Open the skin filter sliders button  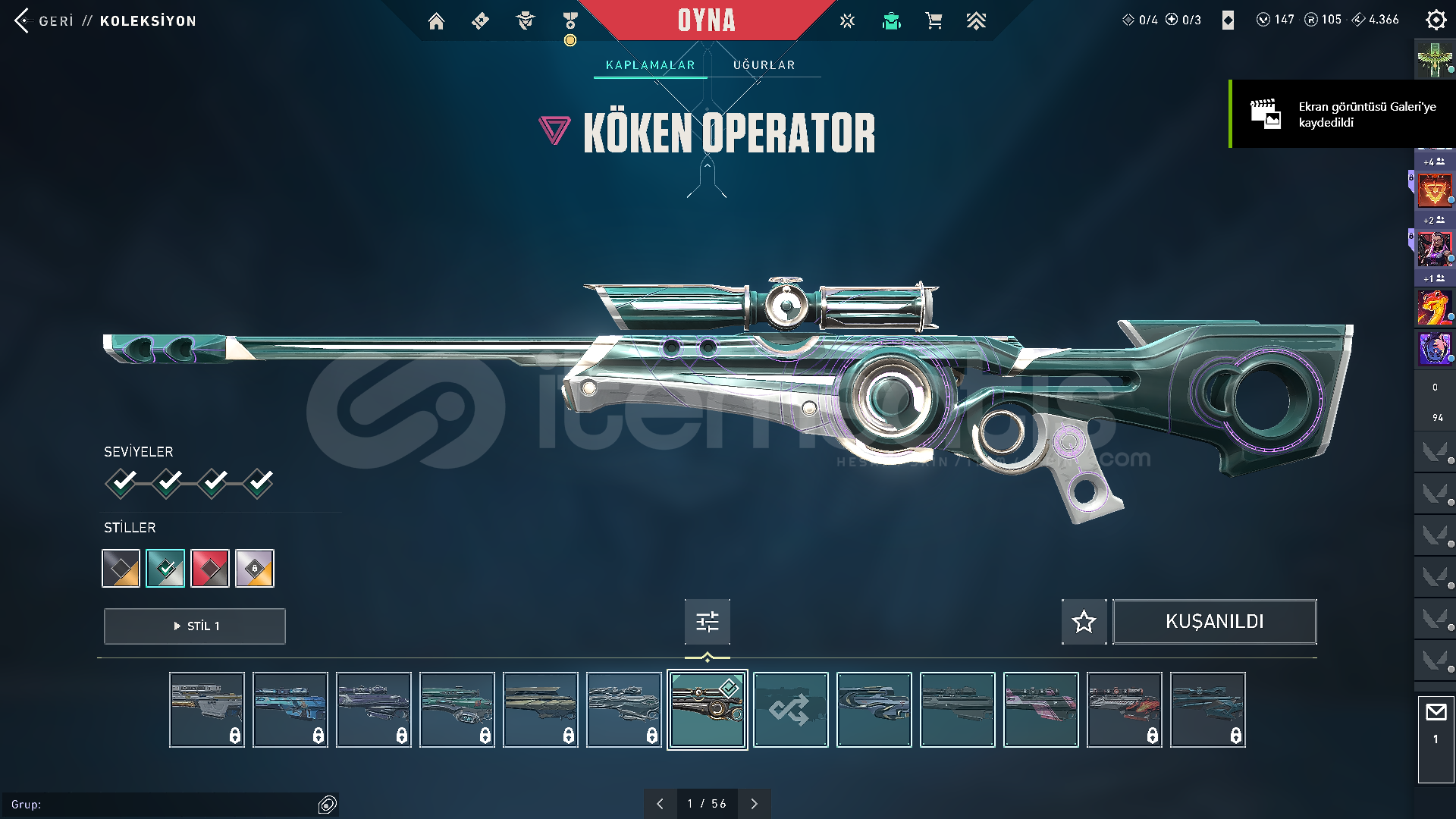pos(707,622)
